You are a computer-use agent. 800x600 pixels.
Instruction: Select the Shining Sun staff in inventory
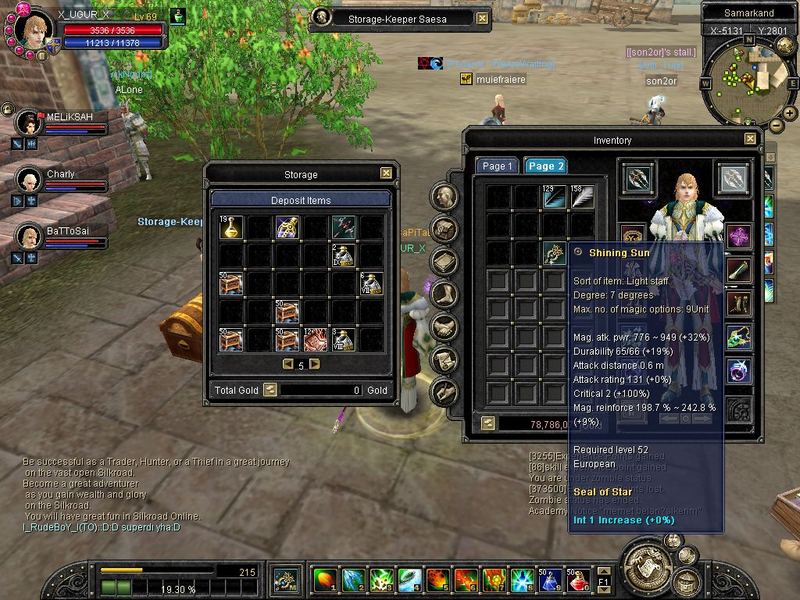click(554, 254)
